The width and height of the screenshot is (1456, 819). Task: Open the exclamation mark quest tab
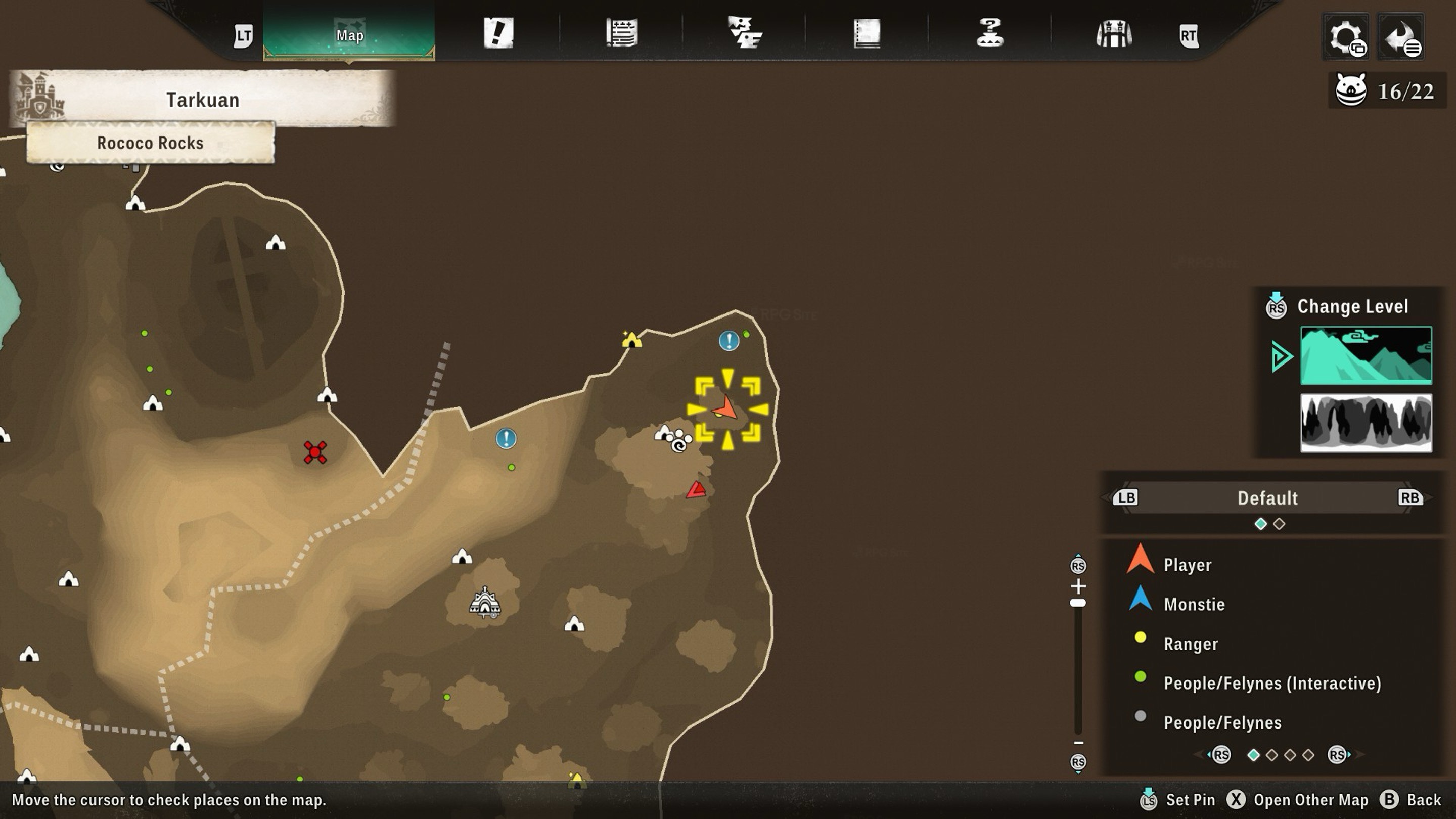click(x=498, y=33)
